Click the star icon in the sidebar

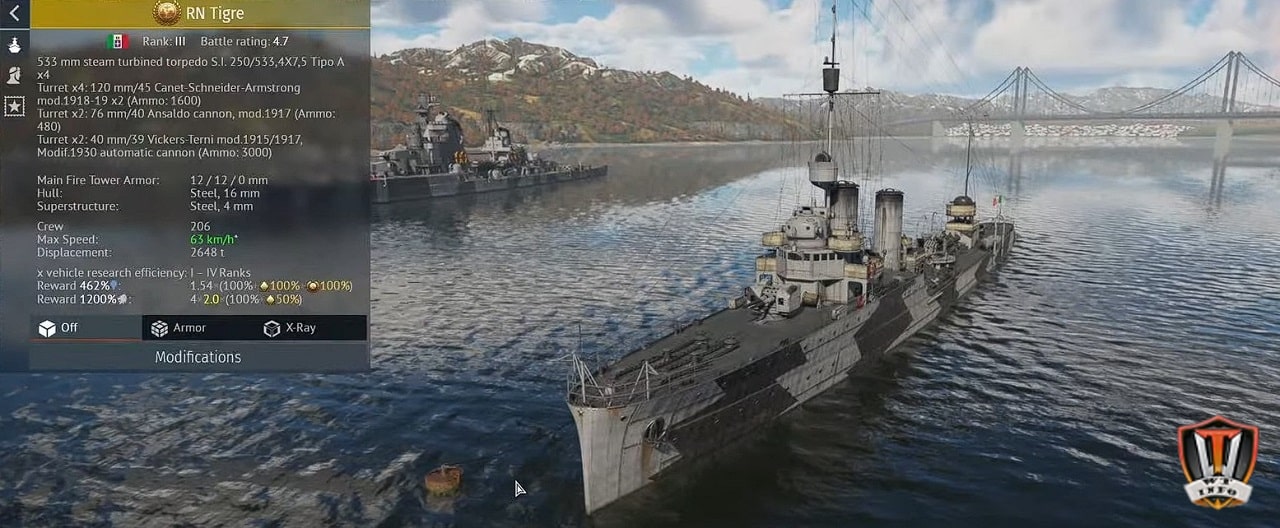click(x=14, y=106)
